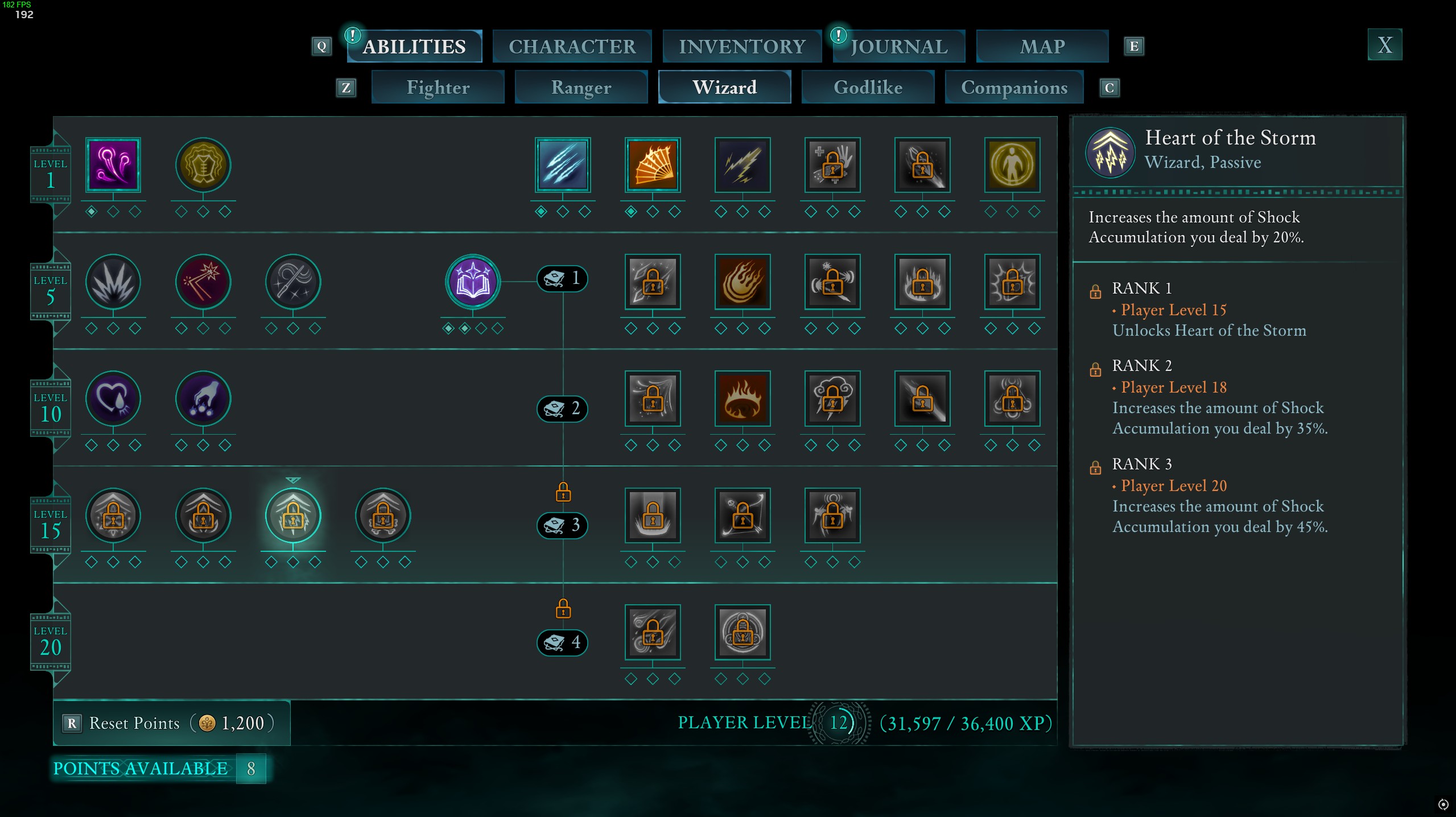Switch to the Ranger ability tree
Viewport: 1456px width, 817px height.
pyautogui.click(x=581, y=87)
